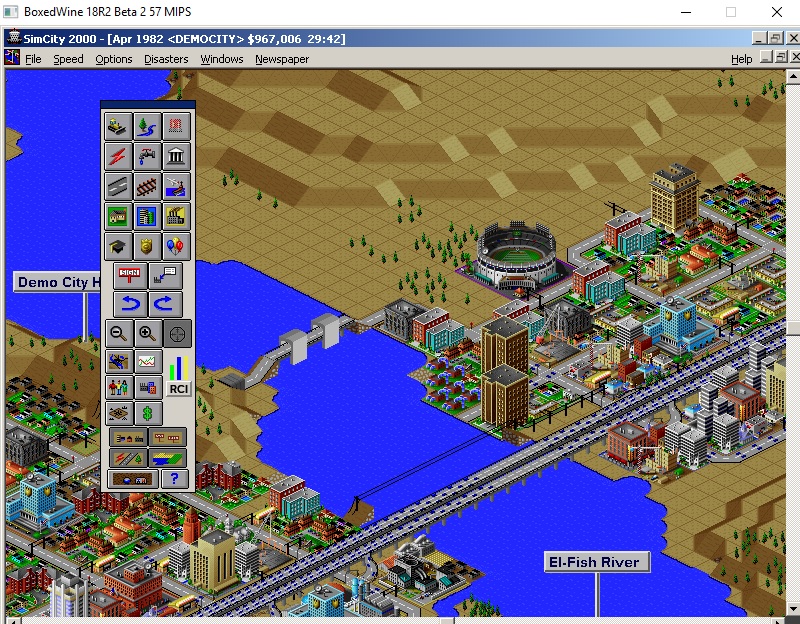This screenshot has width=800, height=624.
Task: Open the Help menu
Action: (741, 59)
